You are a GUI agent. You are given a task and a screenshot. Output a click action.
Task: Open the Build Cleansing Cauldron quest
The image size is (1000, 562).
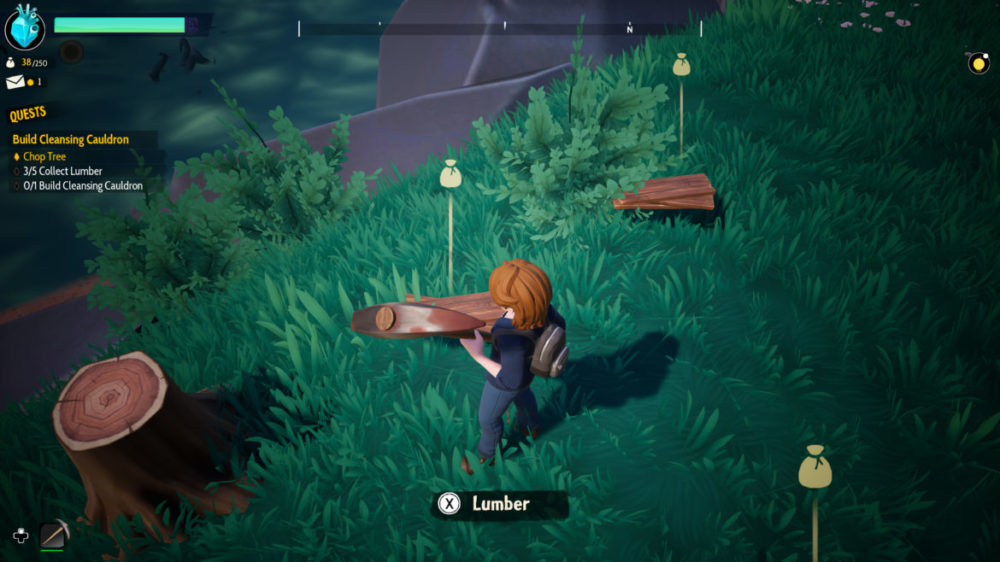tap(70, 140)
